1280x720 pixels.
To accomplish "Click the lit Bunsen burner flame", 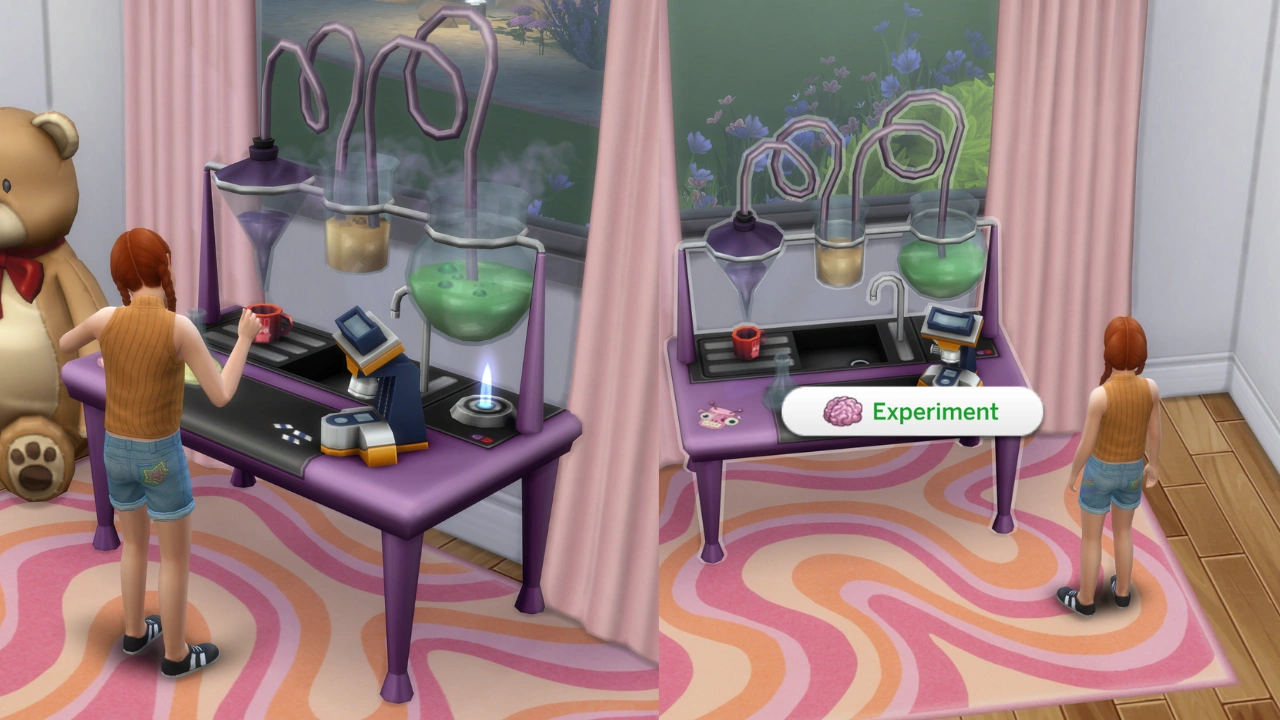I will point(484,395).
